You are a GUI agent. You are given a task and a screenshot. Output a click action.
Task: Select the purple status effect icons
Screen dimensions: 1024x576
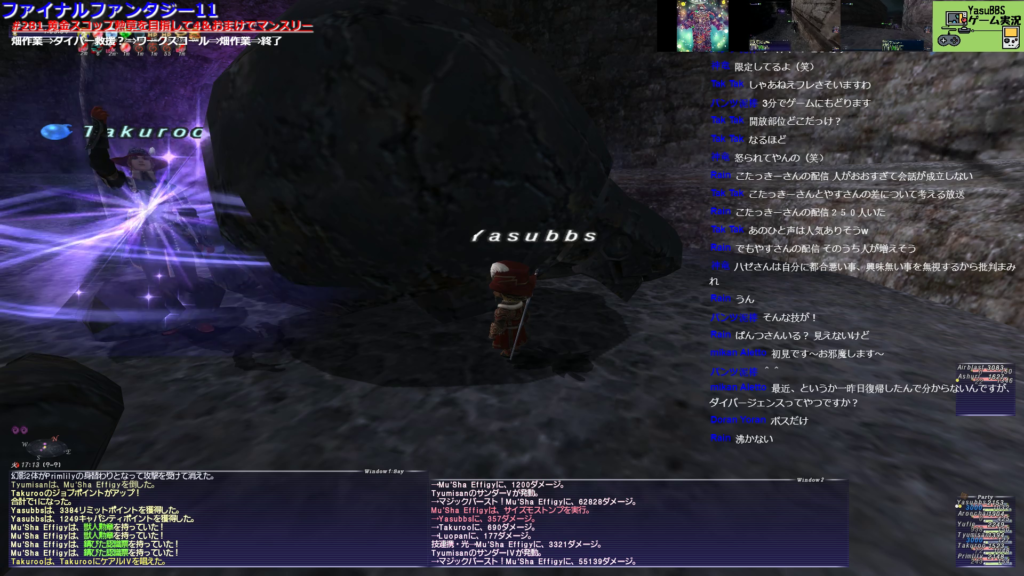(19, 429)
